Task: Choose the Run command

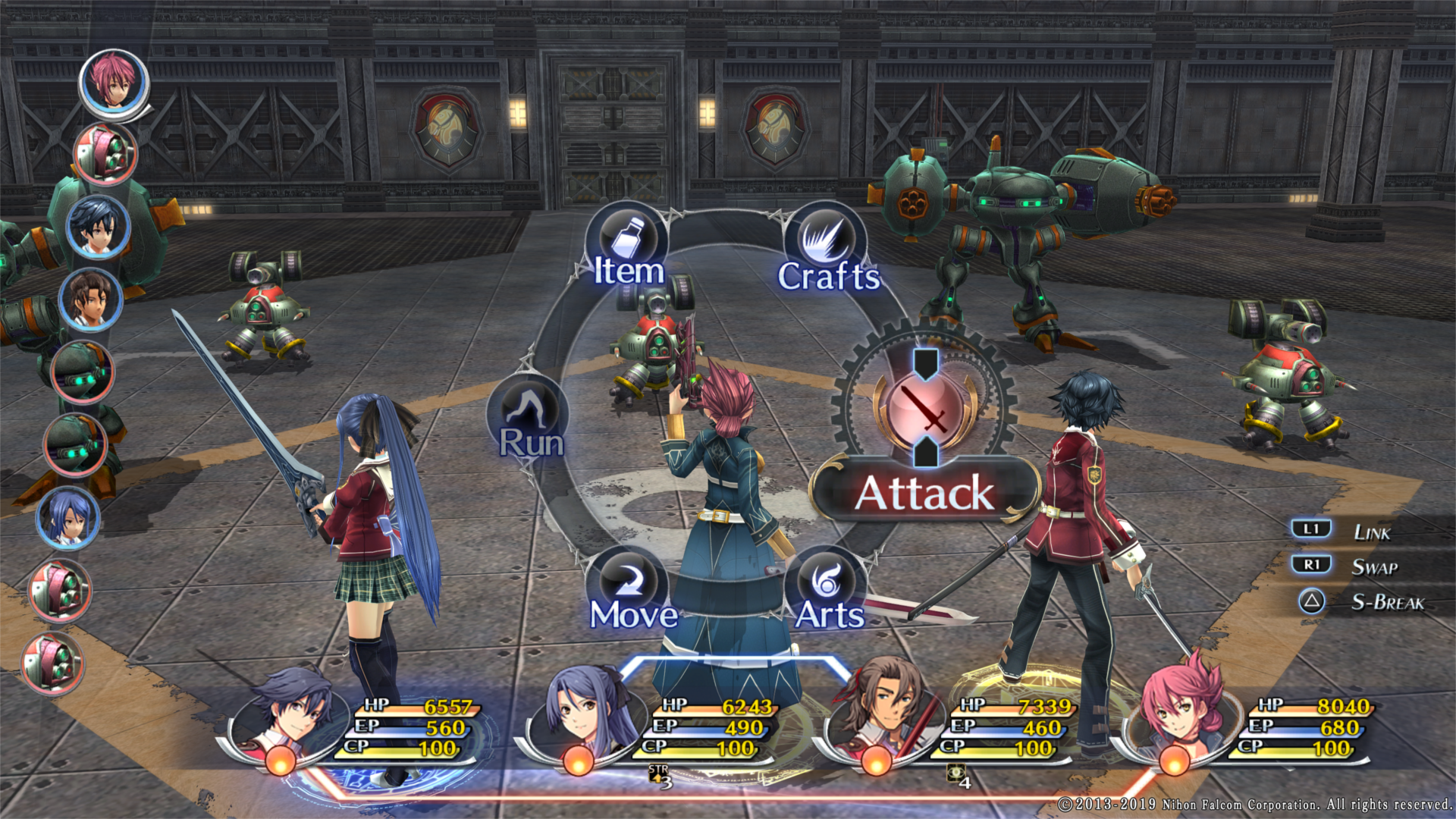Action: 530,421
